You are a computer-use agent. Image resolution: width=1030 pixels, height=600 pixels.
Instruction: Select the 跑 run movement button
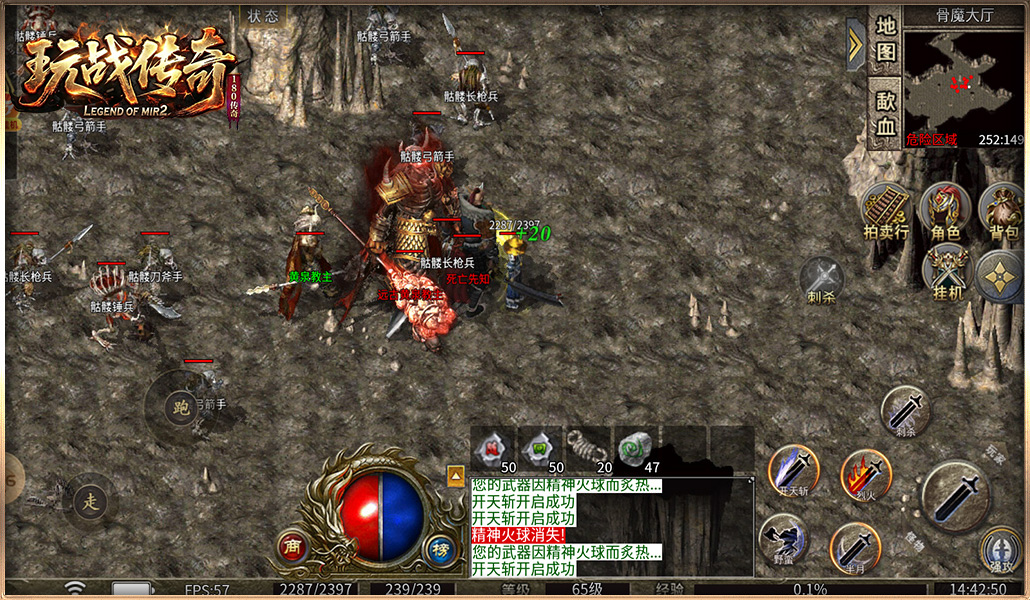tap(181, 407)
